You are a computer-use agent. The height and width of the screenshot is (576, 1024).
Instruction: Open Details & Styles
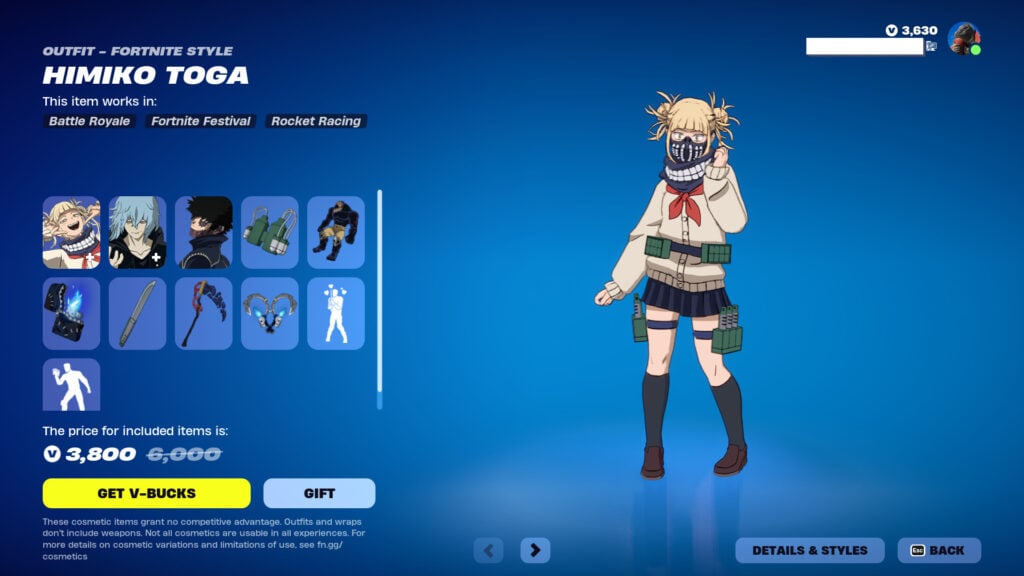coord(810,550)
